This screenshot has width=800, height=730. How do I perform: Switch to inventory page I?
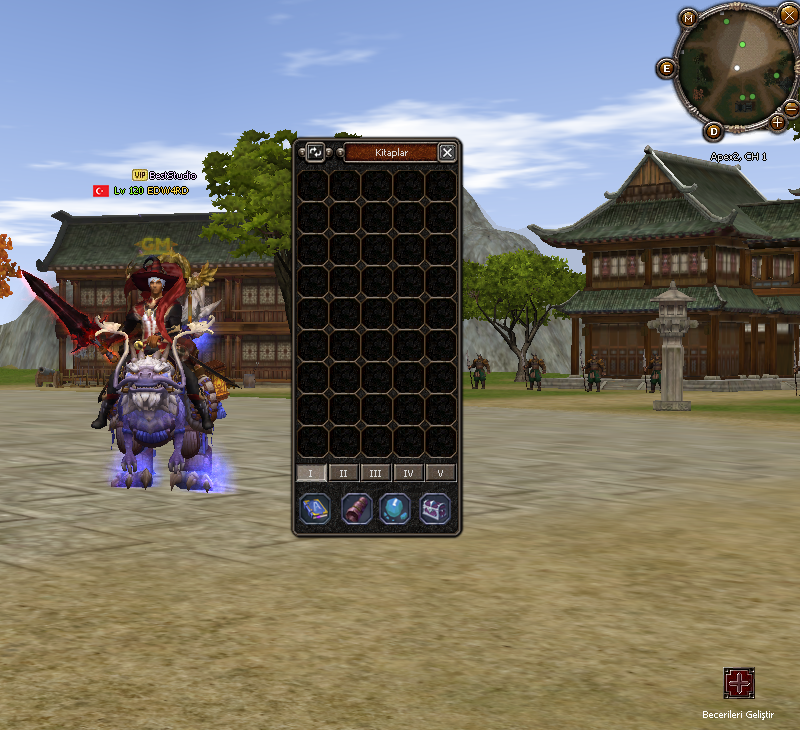click(312, 473)
